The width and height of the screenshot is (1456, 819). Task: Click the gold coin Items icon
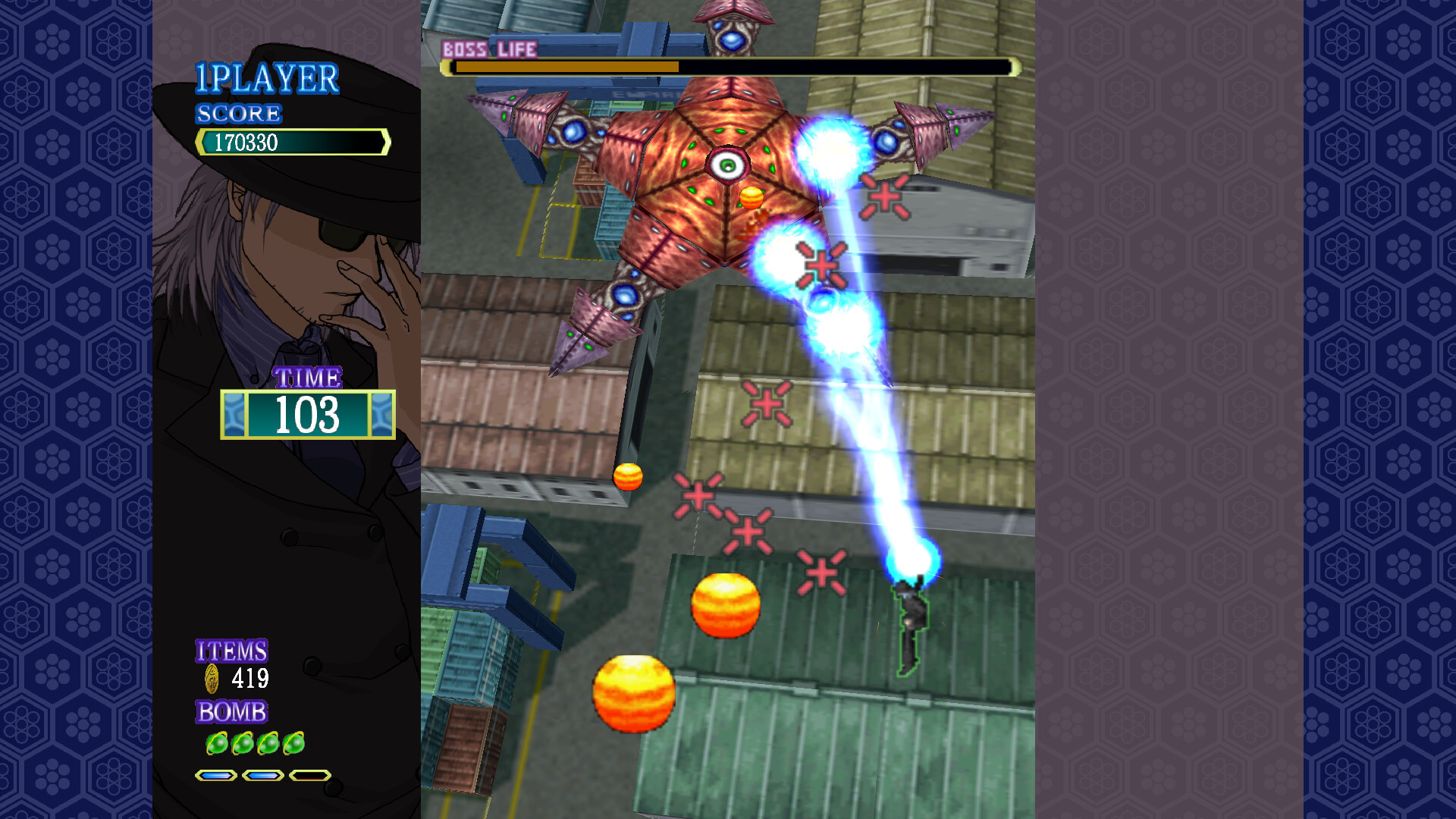click(212, 678)
